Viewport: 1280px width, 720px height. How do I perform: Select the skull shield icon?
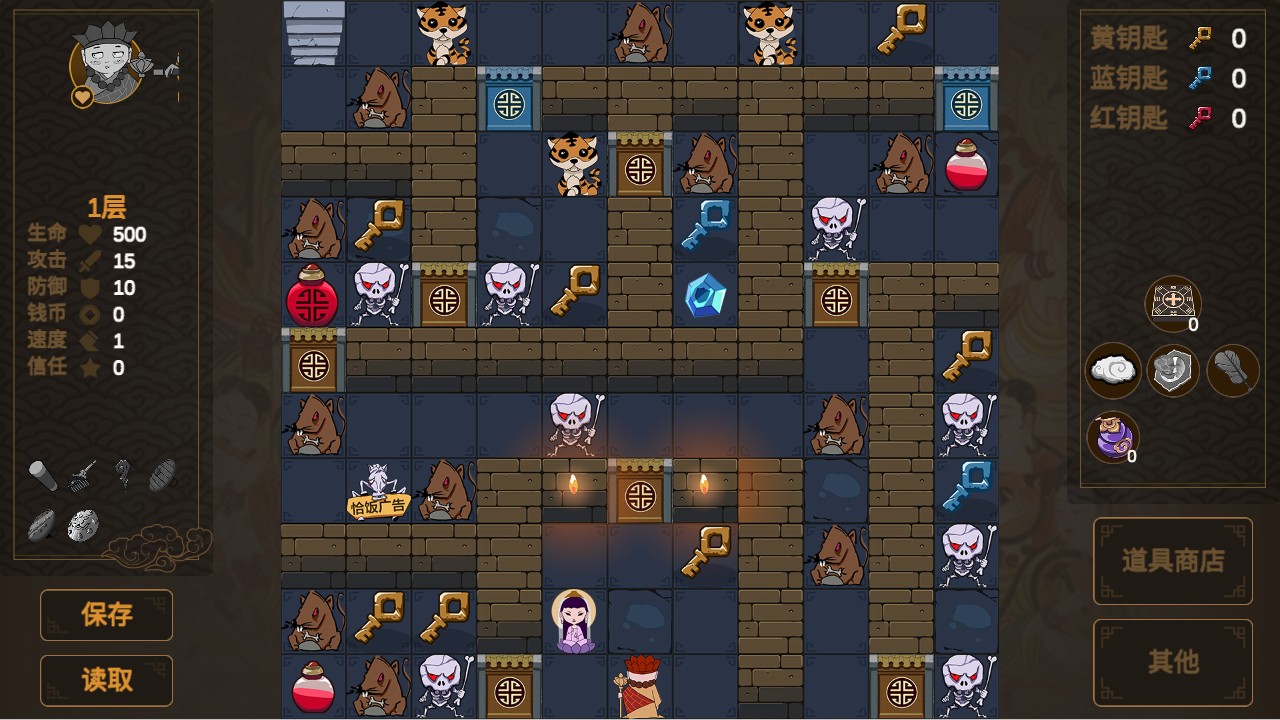1172,370
